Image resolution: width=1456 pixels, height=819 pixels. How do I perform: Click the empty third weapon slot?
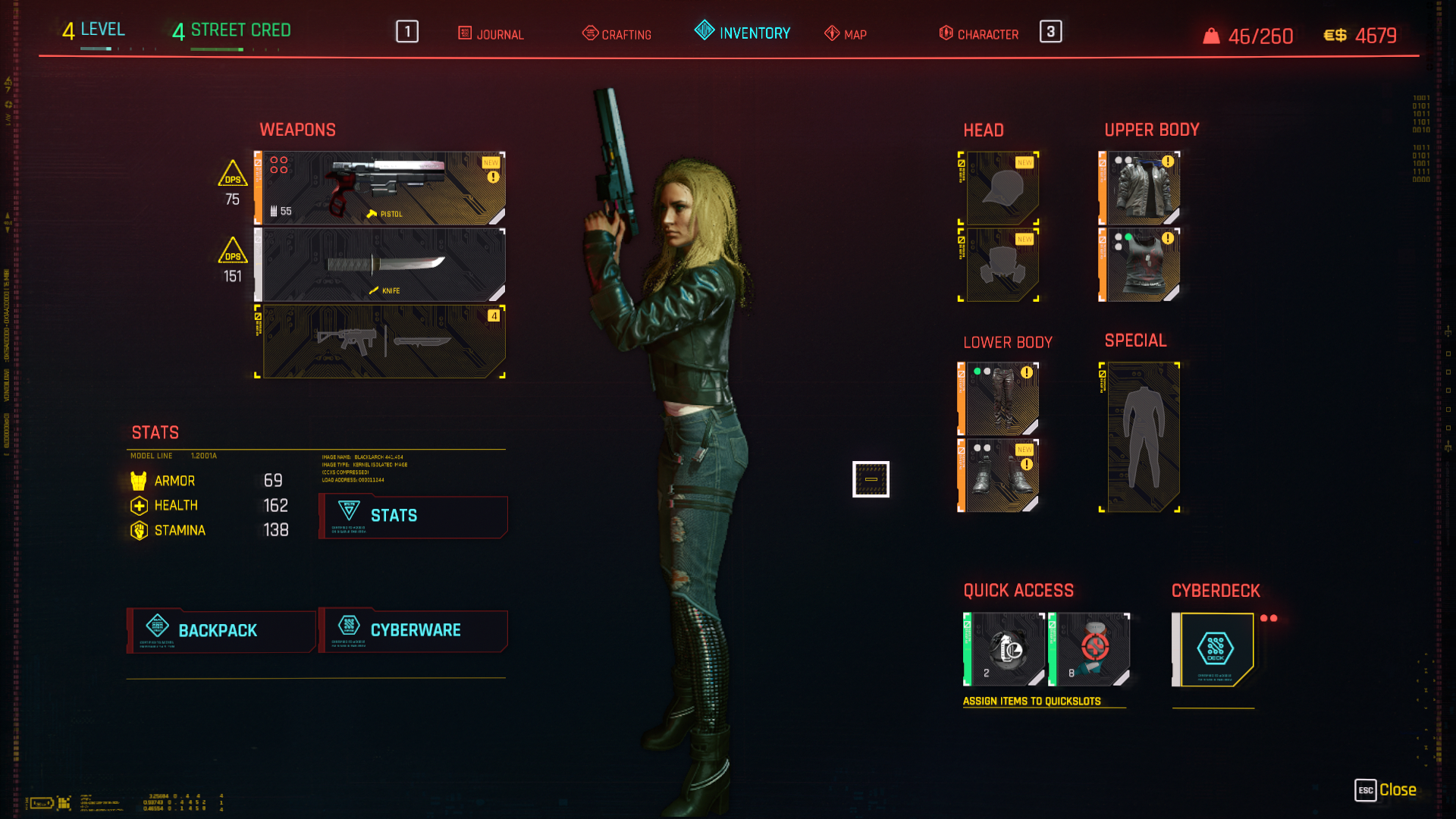coord(381,342)
